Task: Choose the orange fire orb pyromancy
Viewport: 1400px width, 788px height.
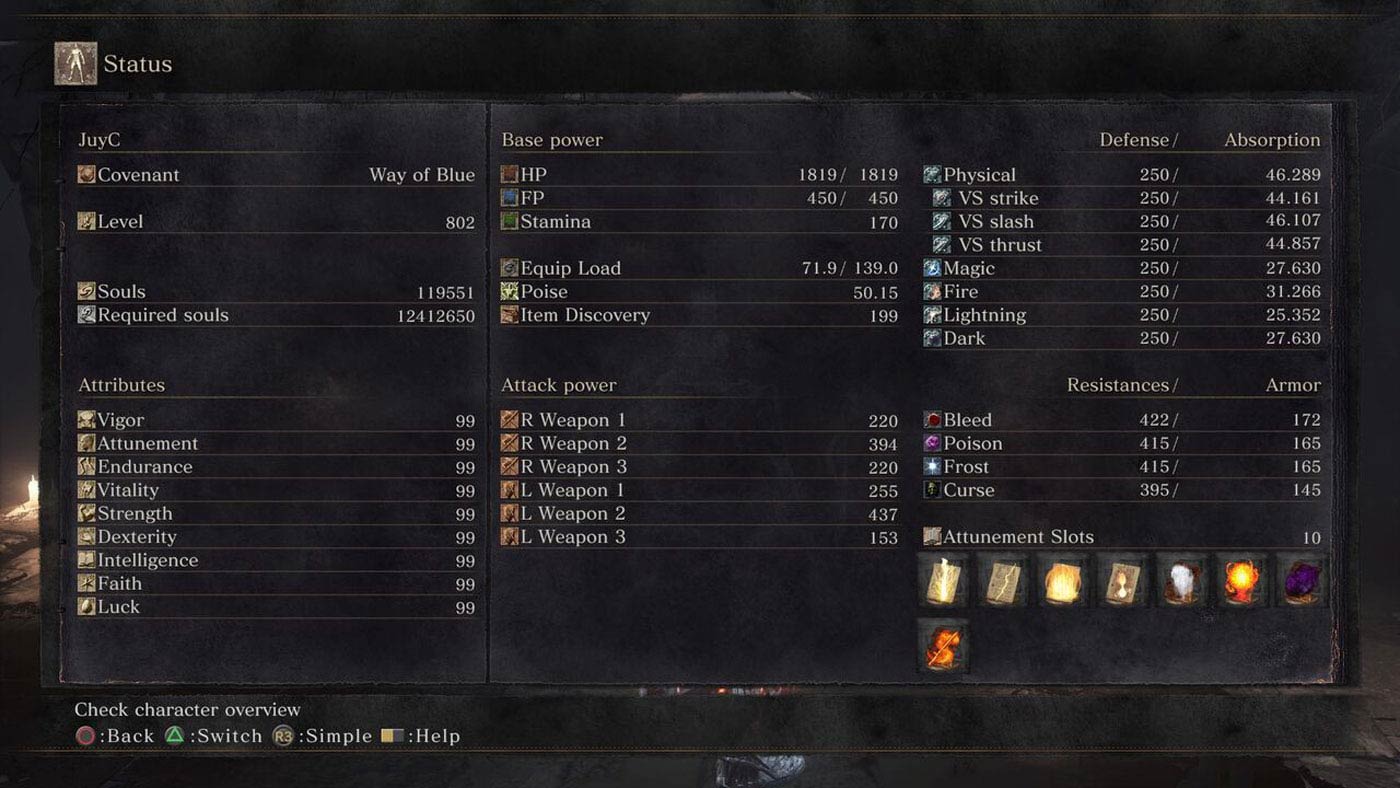Action: coord(1242,581)
